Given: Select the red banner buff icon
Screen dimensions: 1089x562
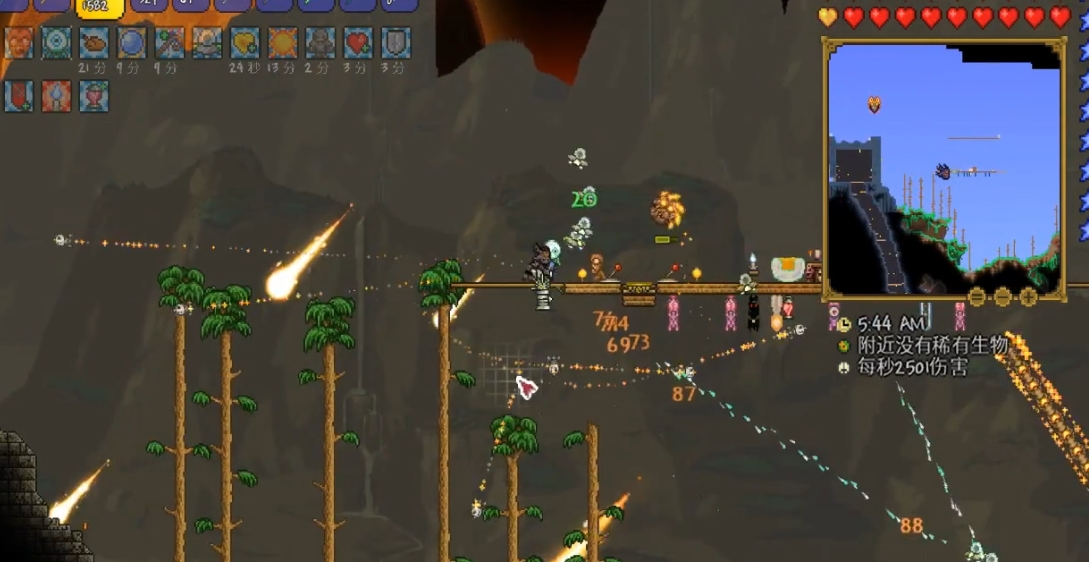Looking at the screenshot, I should pyautogui.click(x=19, y=96).
